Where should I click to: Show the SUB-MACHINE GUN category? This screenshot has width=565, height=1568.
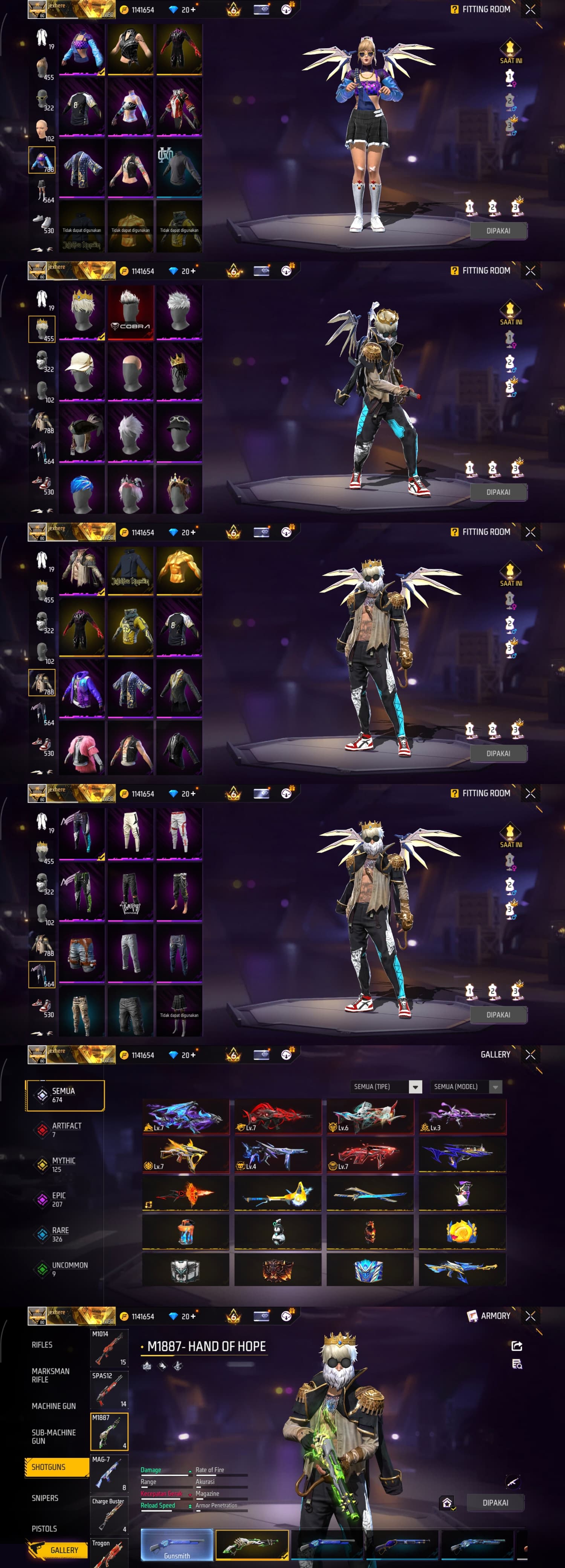click(x=53, y=1436)
